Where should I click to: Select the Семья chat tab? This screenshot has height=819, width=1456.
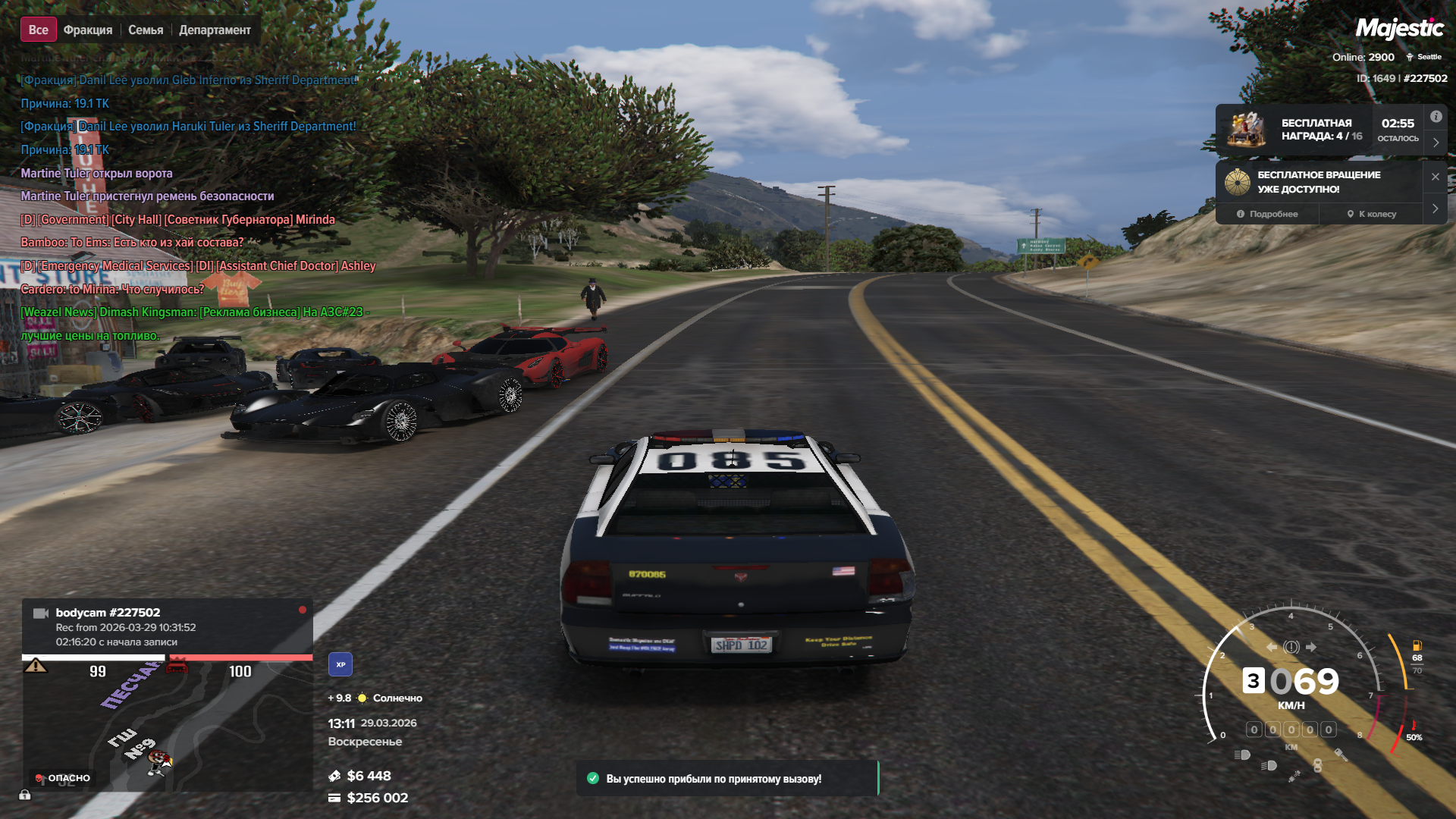click(146, 30)
